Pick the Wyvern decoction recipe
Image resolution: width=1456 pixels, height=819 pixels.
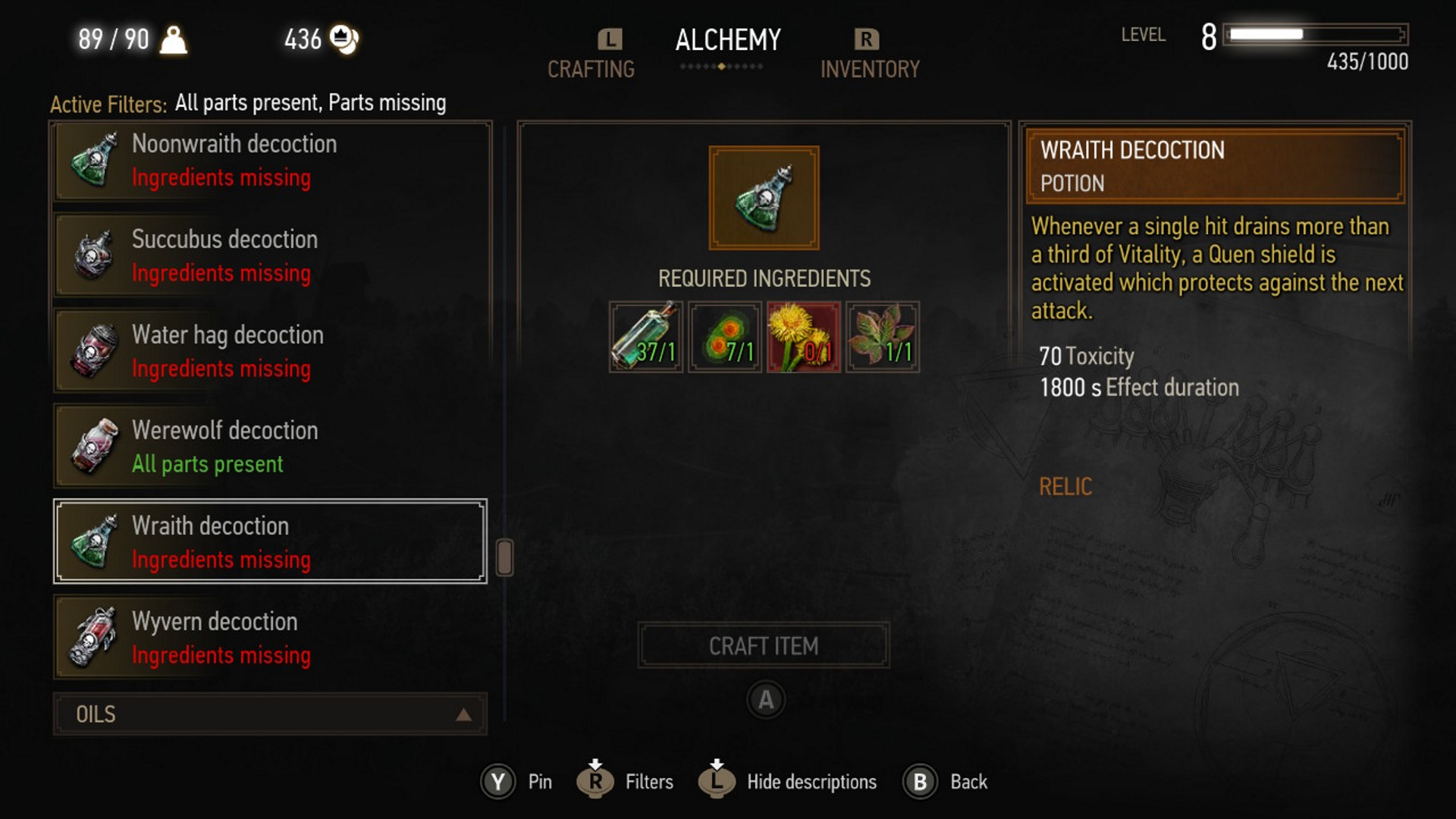[269, 637]
